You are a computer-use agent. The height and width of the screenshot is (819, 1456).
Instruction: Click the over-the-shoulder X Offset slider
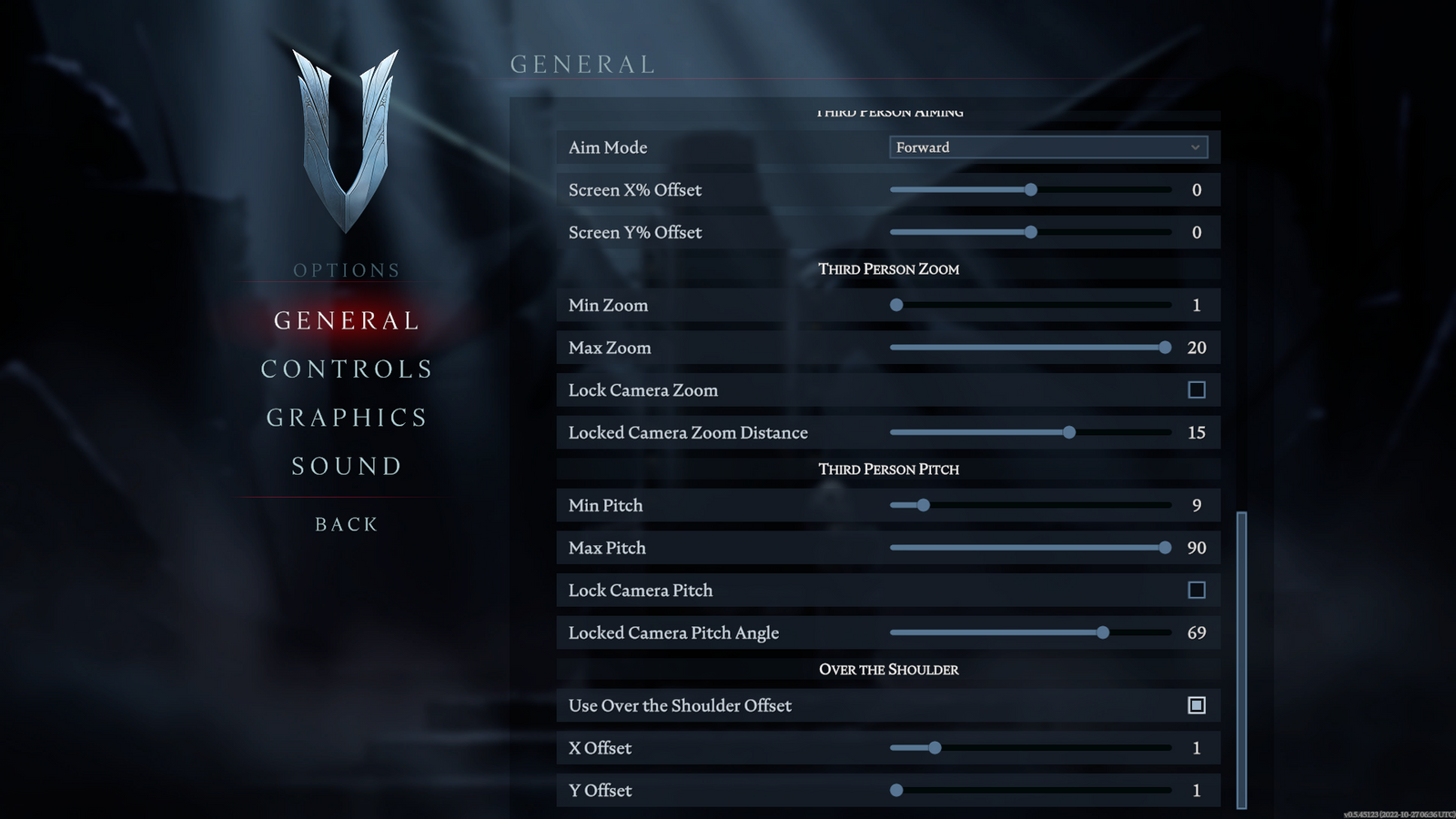pyautogui.click(x=935, y=748)
